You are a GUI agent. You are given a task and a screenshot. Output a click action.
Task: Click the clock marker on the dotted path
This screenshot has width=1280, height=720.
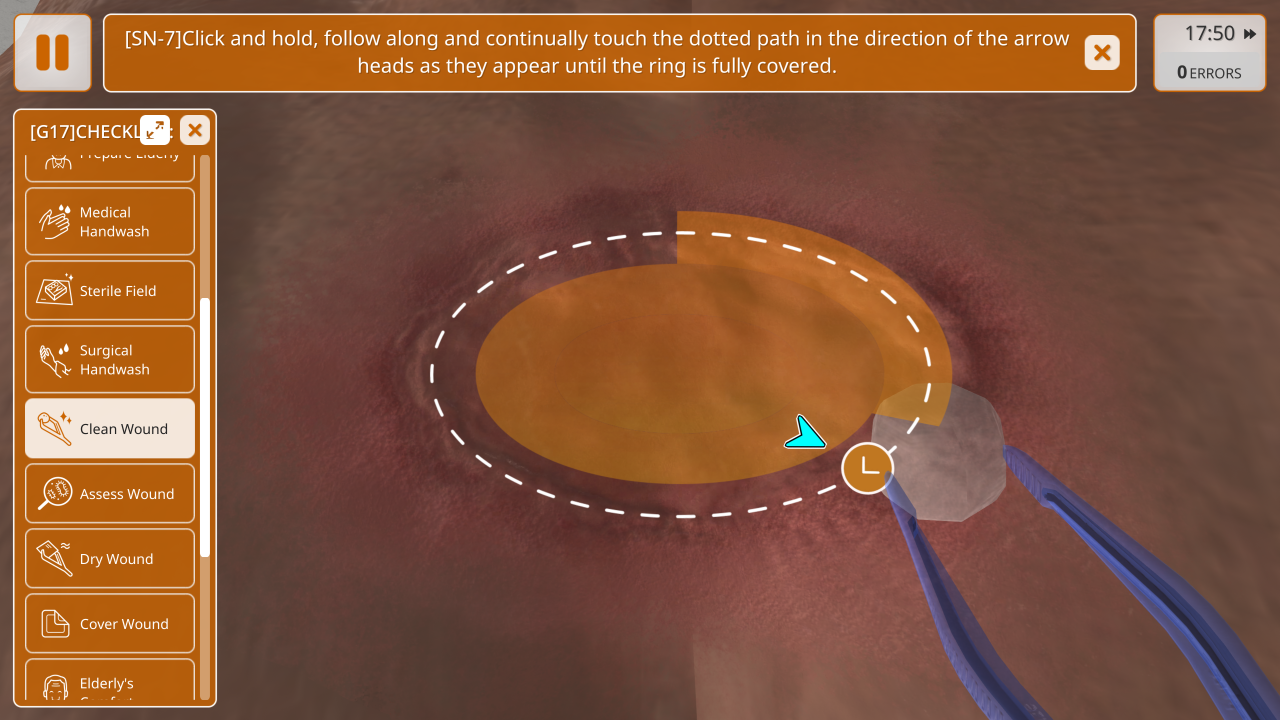[867, 468]
